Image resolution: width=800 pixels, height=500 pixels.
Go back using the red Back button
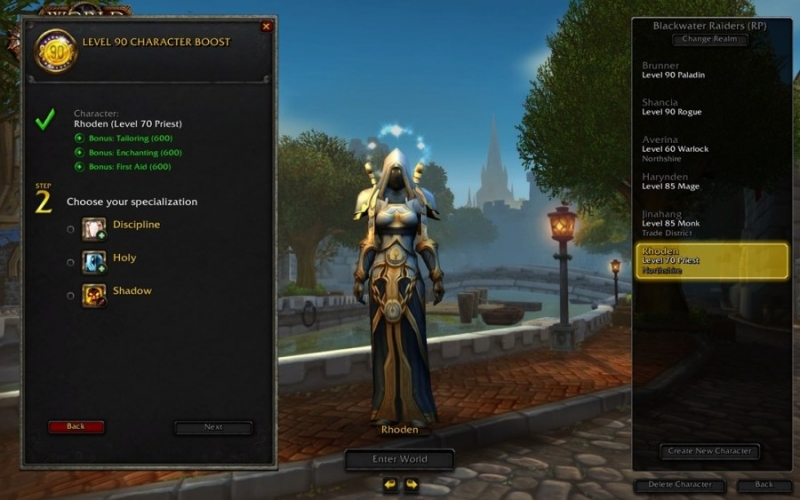click(76, 427)
